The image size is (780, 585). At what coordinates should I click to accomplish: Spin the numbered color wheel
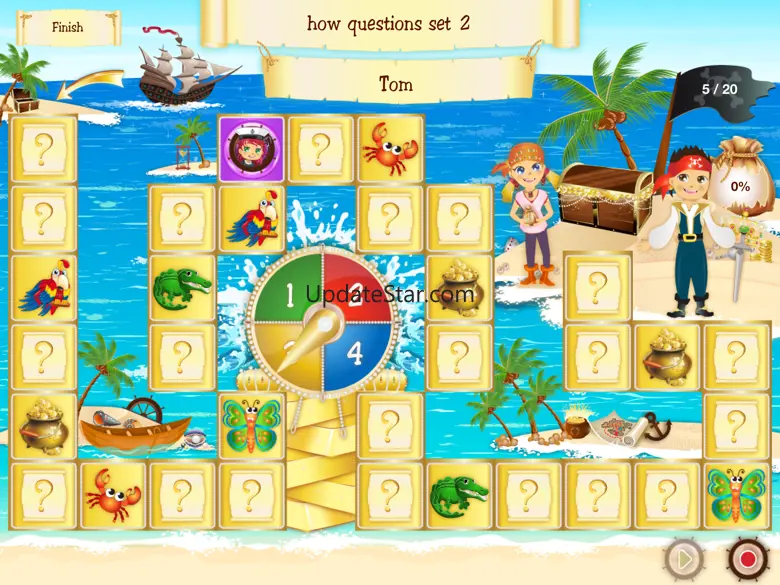pos(320,323)
